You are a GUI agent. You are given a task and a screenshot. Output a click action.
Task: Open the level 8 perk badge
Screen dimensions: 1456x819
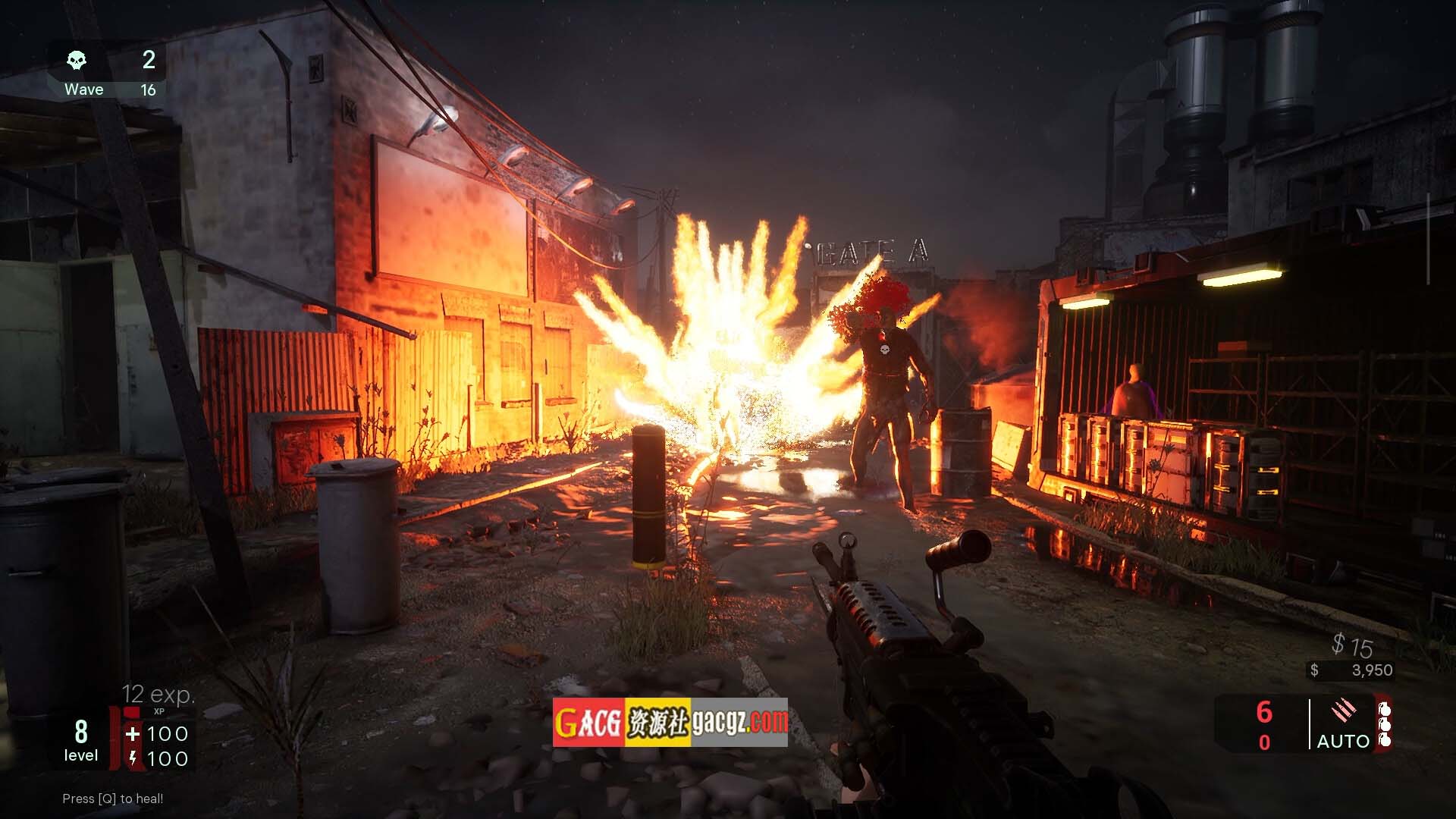click(80, 740)
